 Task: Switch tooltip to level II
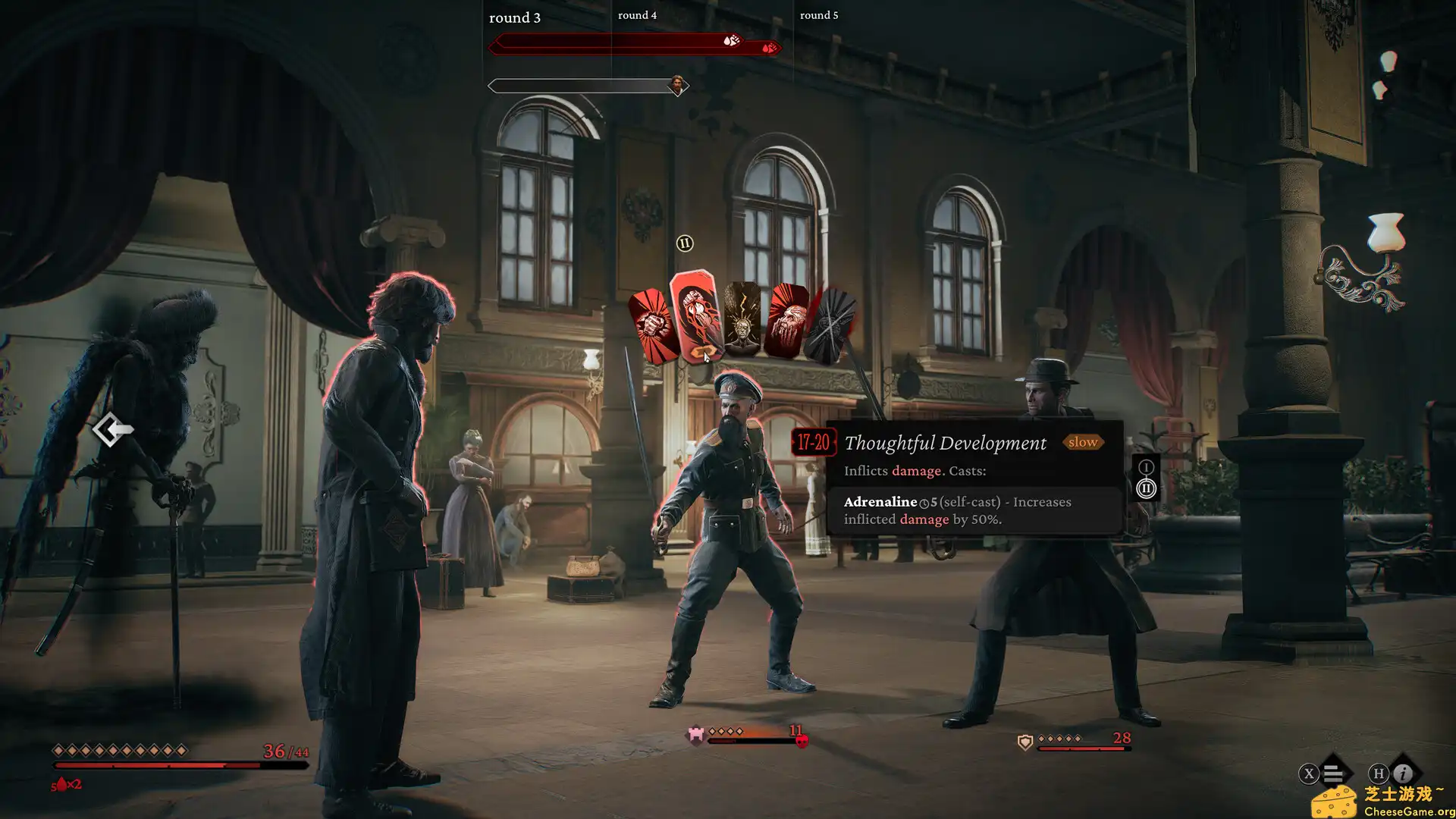pos(1146,489)
